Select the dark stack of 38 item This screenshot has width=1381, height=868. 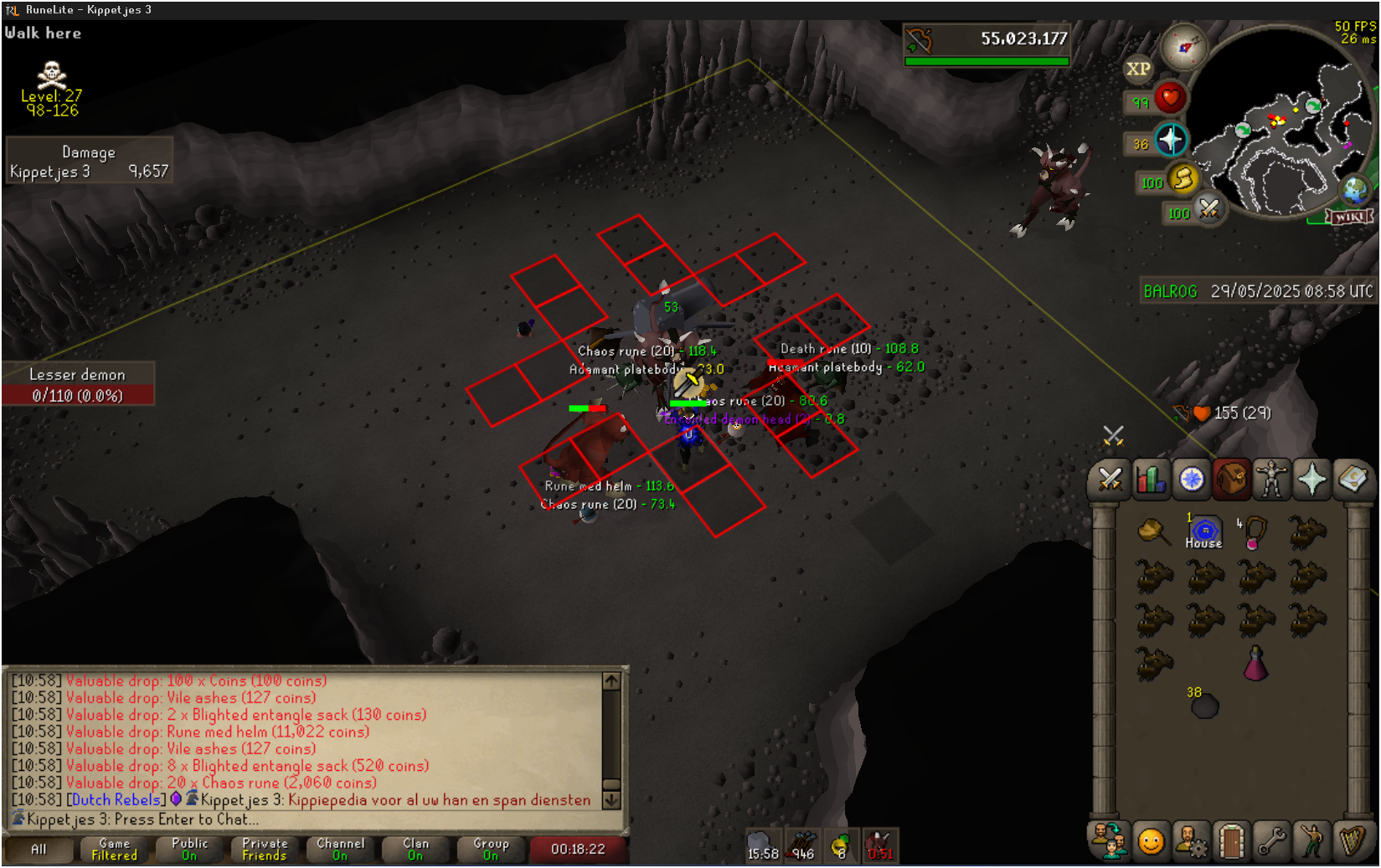pyautogui.click(x=1204, y=706)
